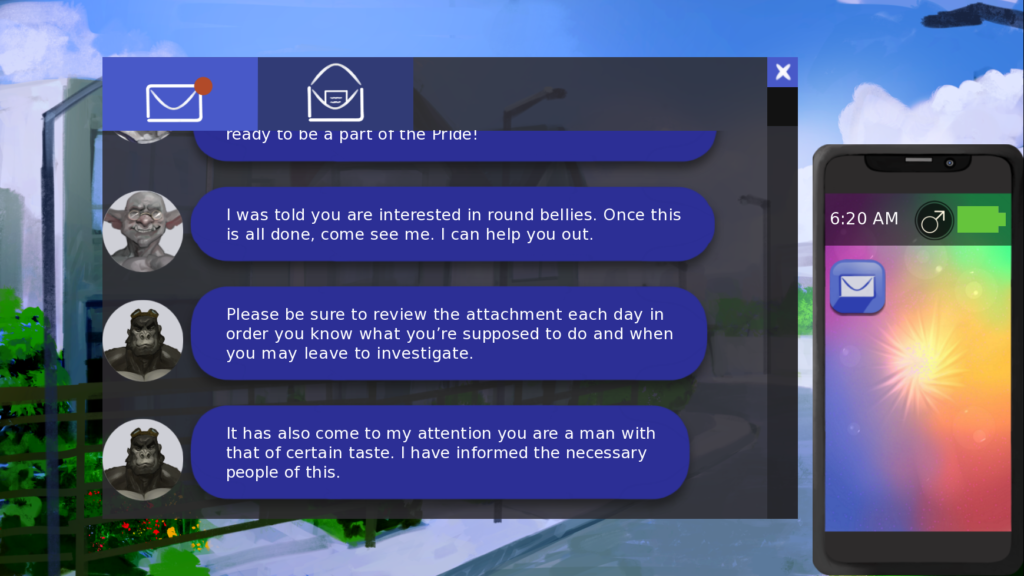Select the certain taste message
Image resolution: width=1024 pixels, height=576 pixels.
[440, 453]
